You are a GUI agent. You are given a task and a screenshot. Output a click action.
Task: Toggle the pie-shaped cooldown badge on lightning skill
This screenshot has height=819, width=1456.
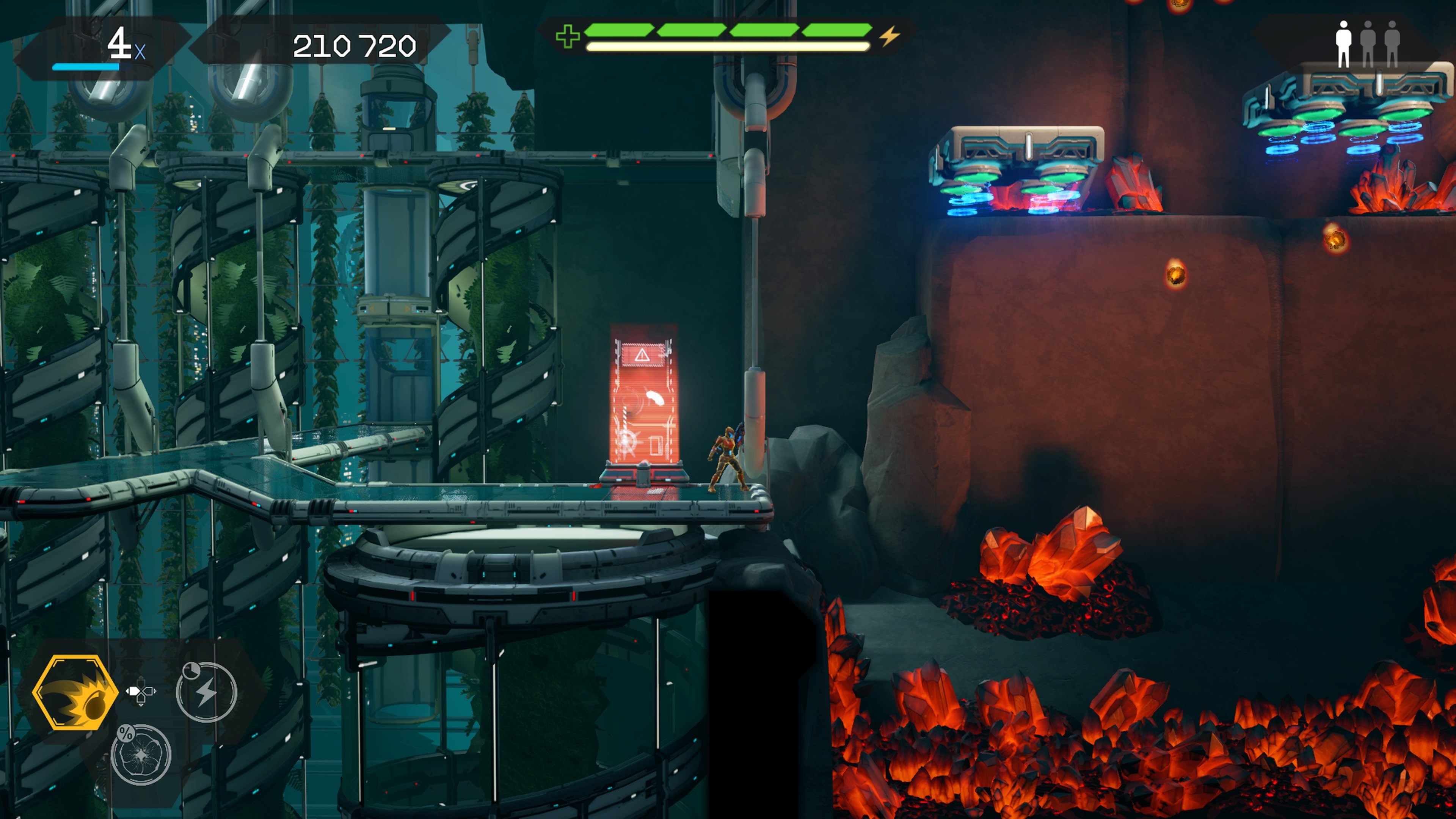coord(191,670)
